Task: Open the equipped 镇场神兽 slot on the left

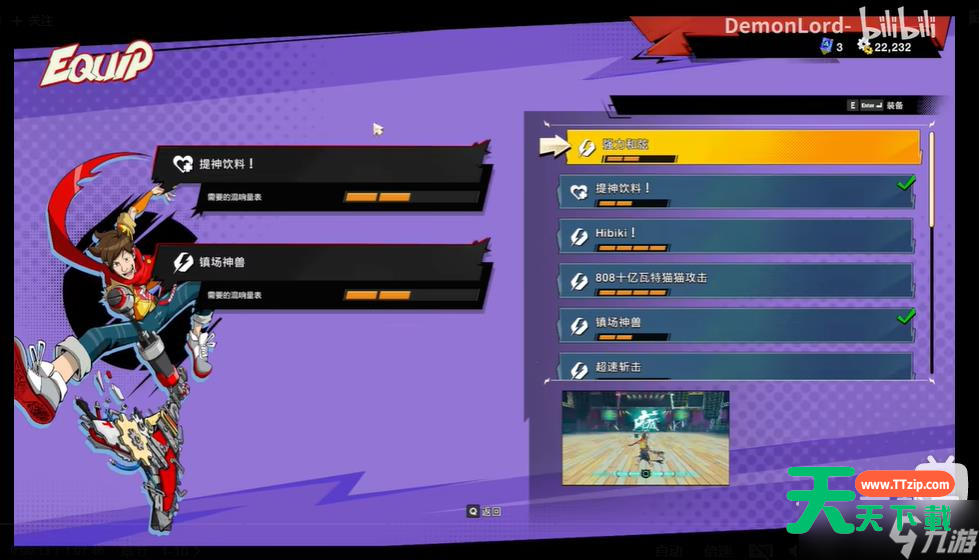Action: (x=320, y=274)
